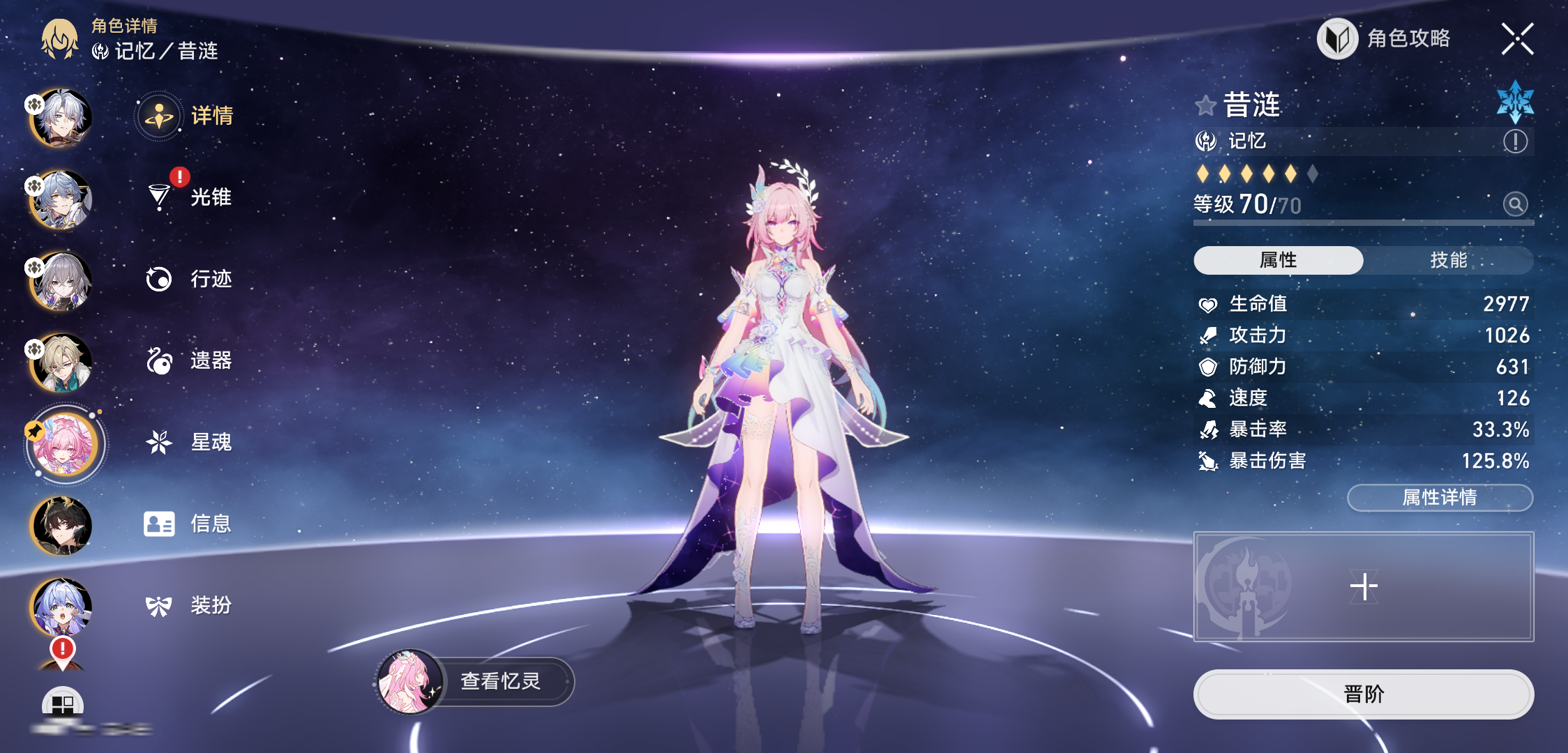
Task: Switch to the 属性 attributes tab
Action: click(1278, 260)
